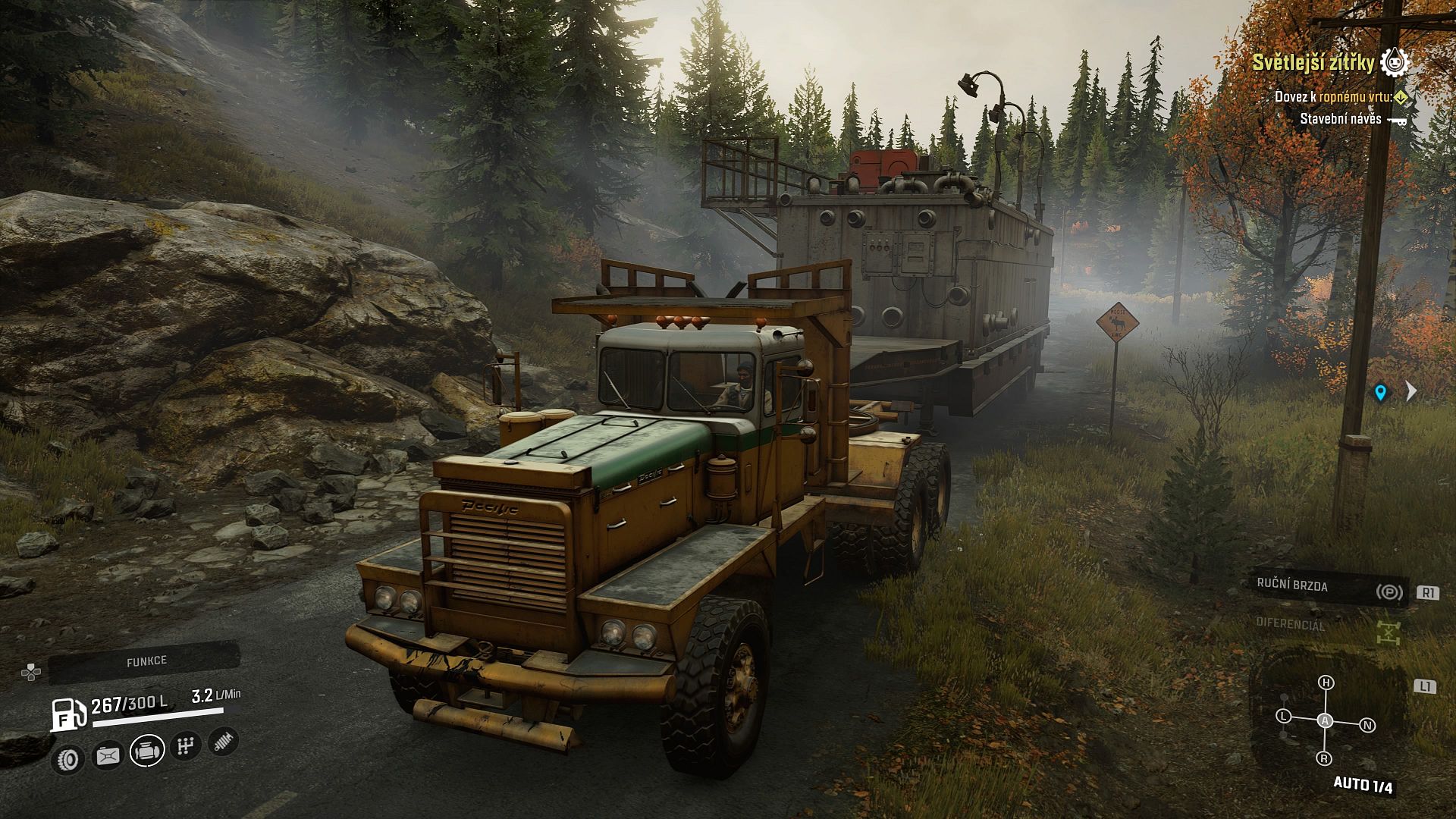Open the Funkce functions bar
Image resolution: width=1456 pixels, height=819 pixels.
[x=146, y=661]
